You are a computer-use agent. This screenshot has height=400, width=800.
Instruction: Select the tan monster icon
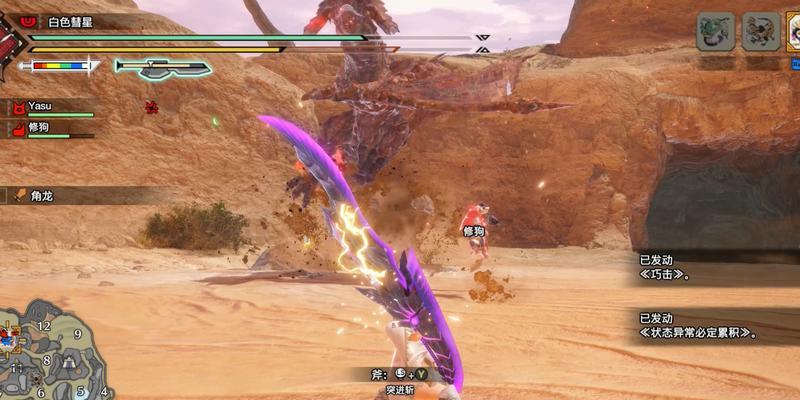click(x=760, y=32)
